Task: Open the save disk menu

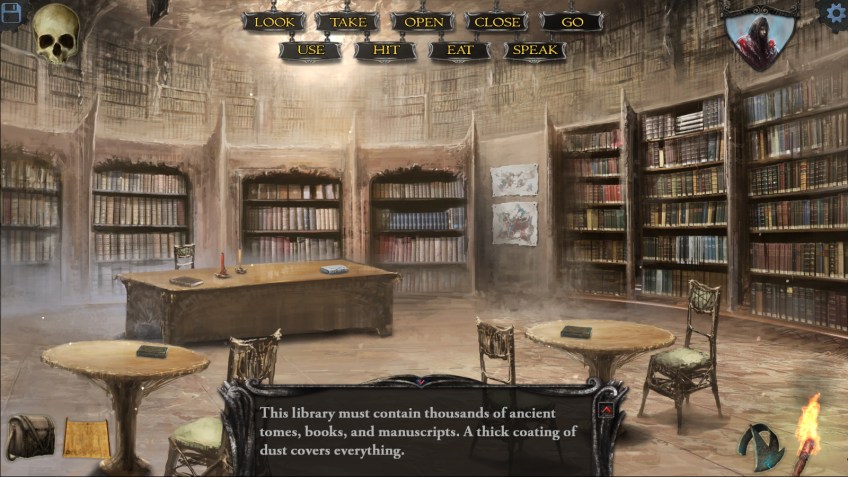Action: pyautogui.click(x=10, y=11)
